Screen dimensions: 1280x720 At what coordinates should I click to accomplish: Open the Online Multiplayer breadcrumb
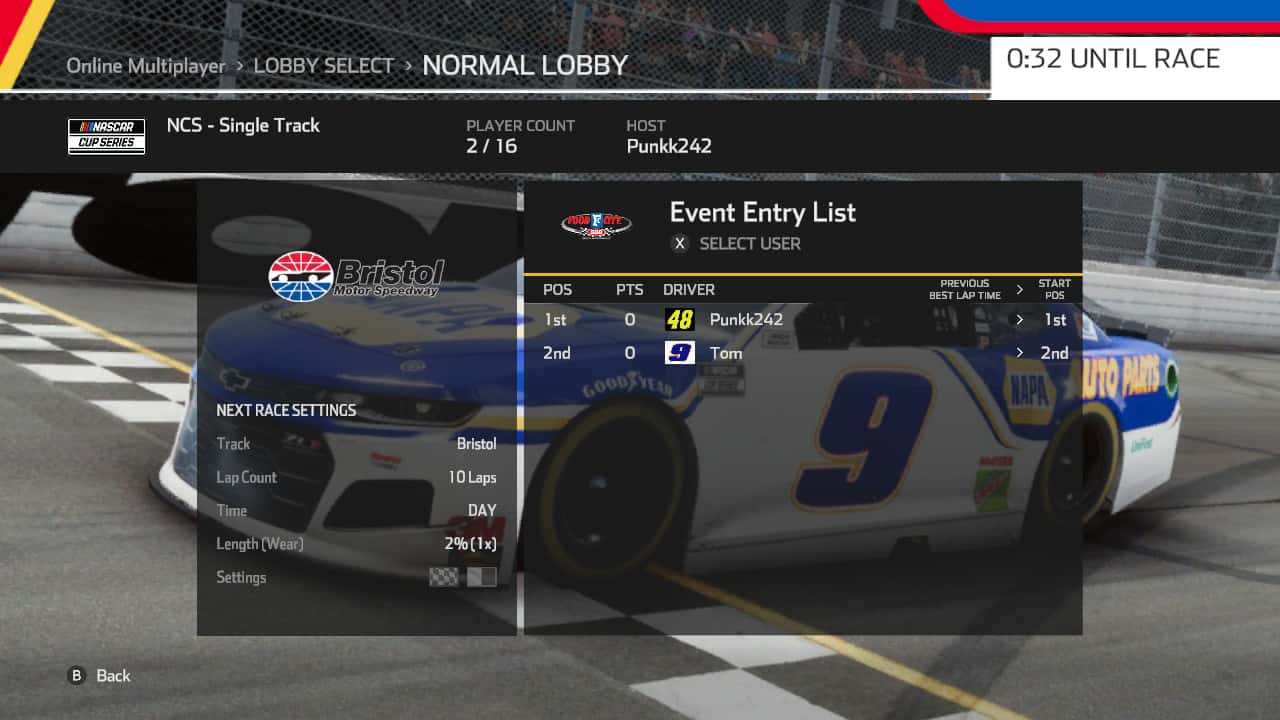pos(144,65)
